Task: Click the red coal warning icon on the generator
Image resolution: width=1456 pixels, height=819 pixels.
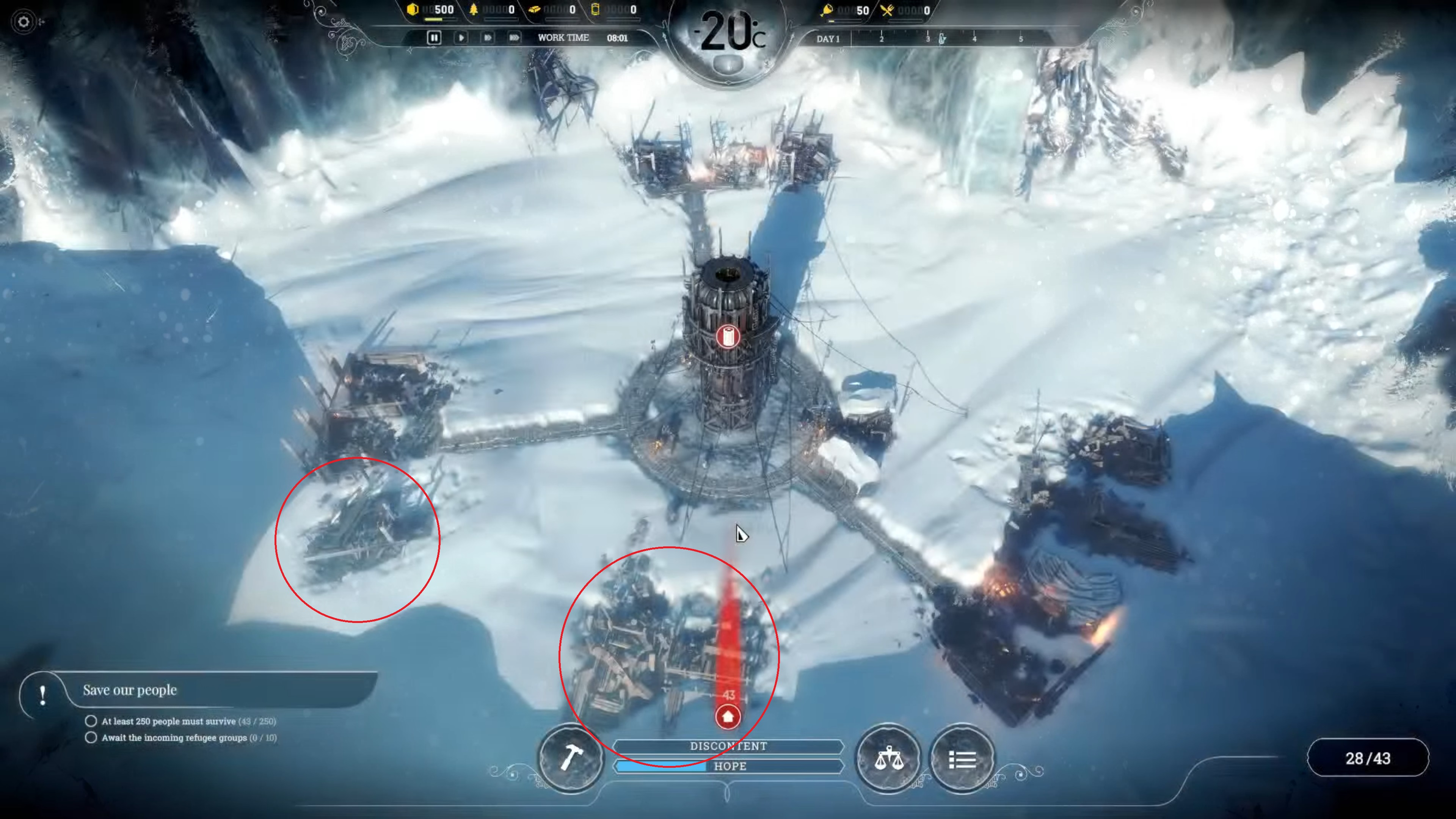Action: (x=728, y=337)
